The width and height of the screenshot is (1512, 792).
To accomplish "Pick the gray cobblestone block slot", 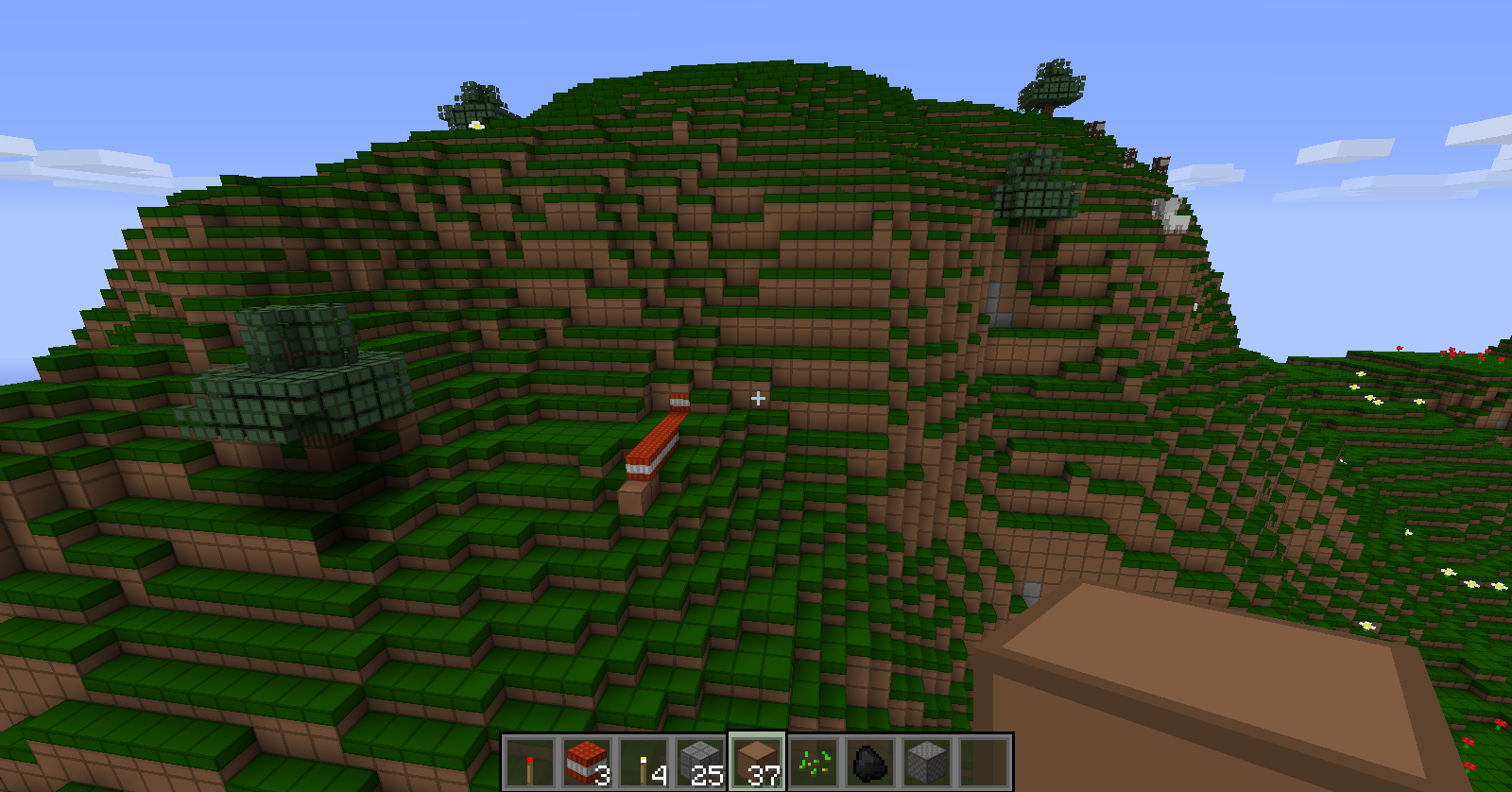I will coord(927,763).
